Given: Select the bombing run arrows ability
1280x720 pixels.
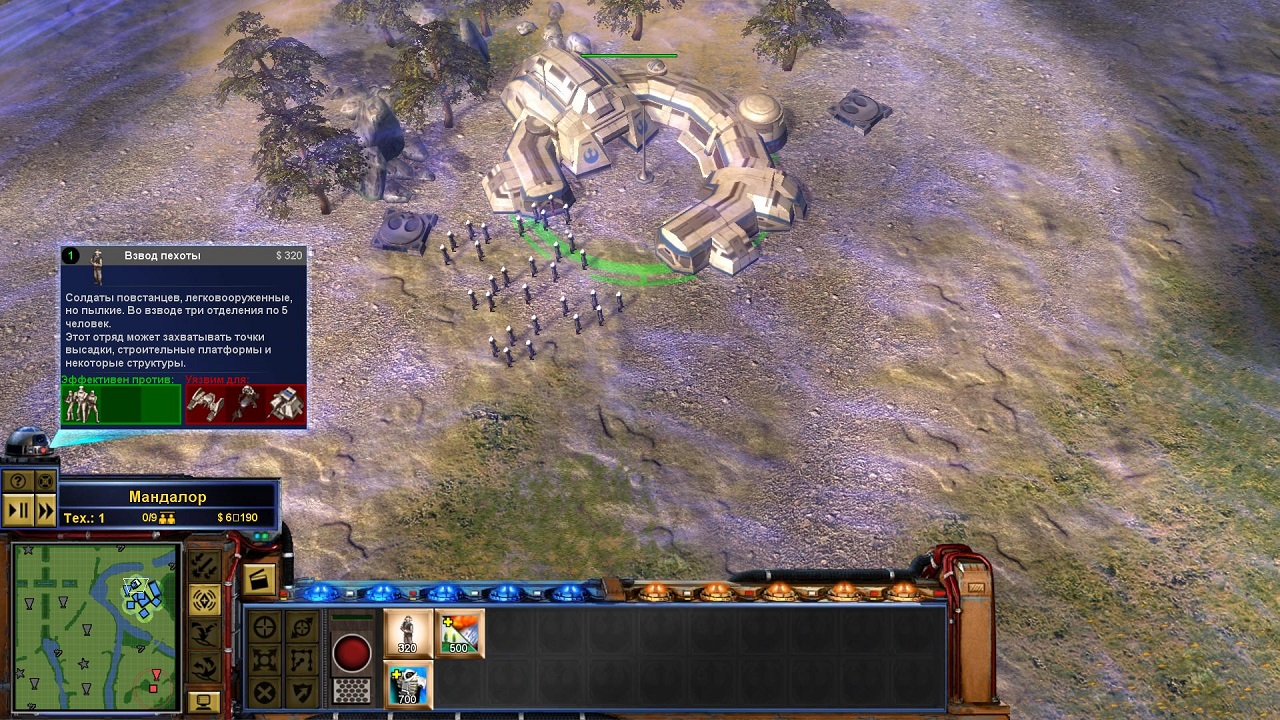Looking at the screenshot, I should tap(204, 567).
